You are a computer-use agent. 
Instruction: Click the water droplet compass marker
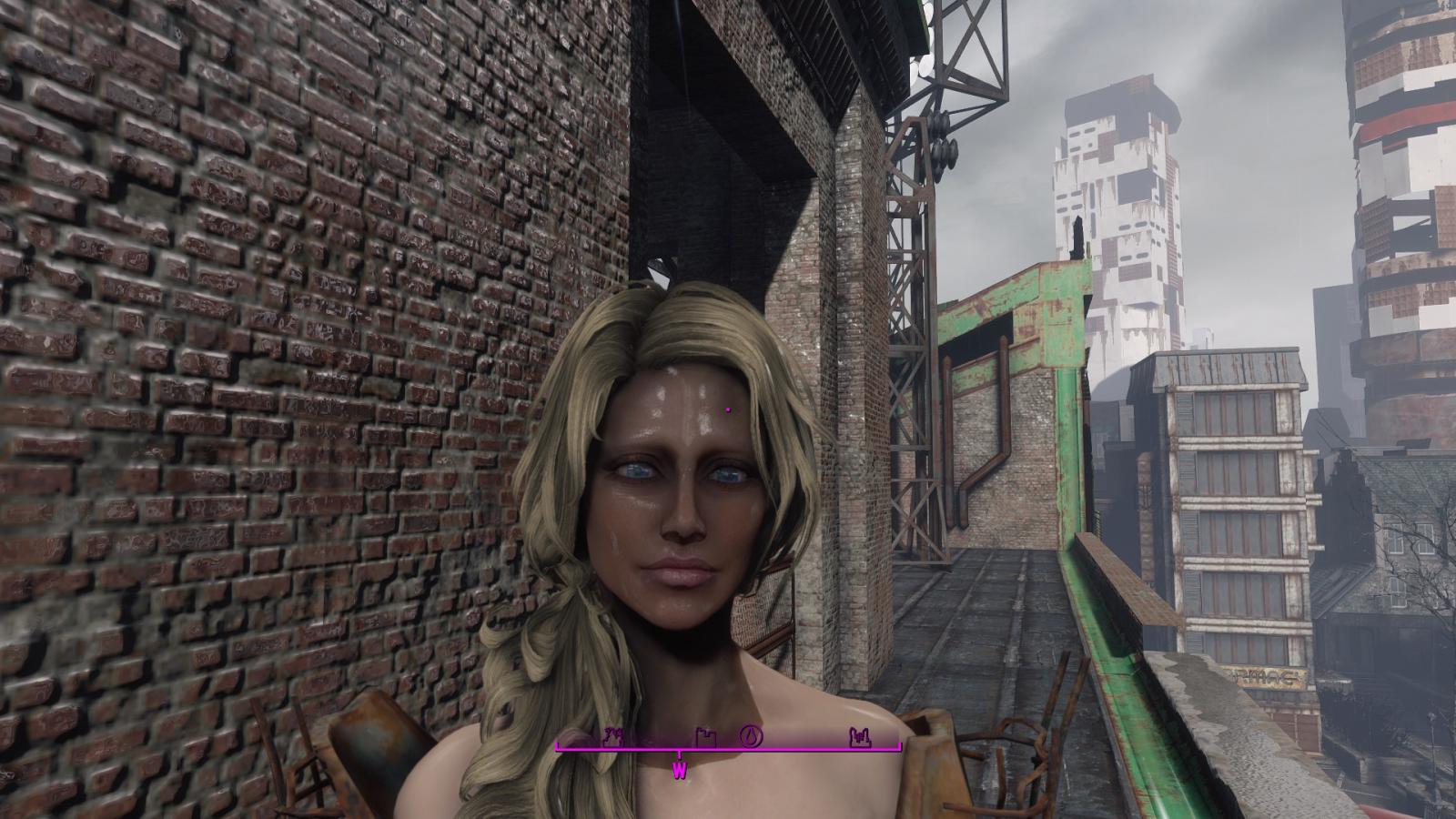click(752, 735)
